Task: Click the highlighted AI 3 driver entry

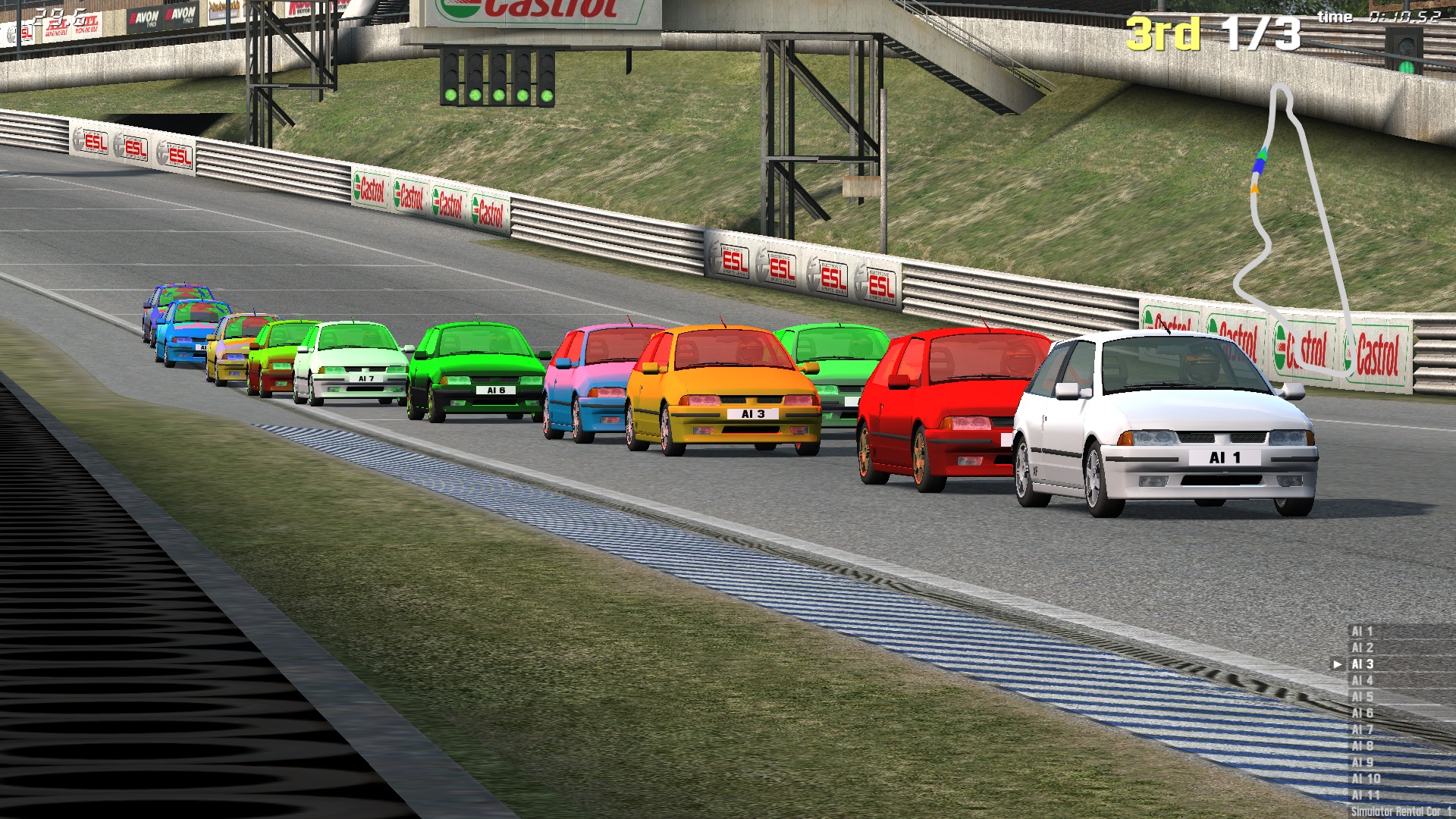Action: tap(1363, 664)
